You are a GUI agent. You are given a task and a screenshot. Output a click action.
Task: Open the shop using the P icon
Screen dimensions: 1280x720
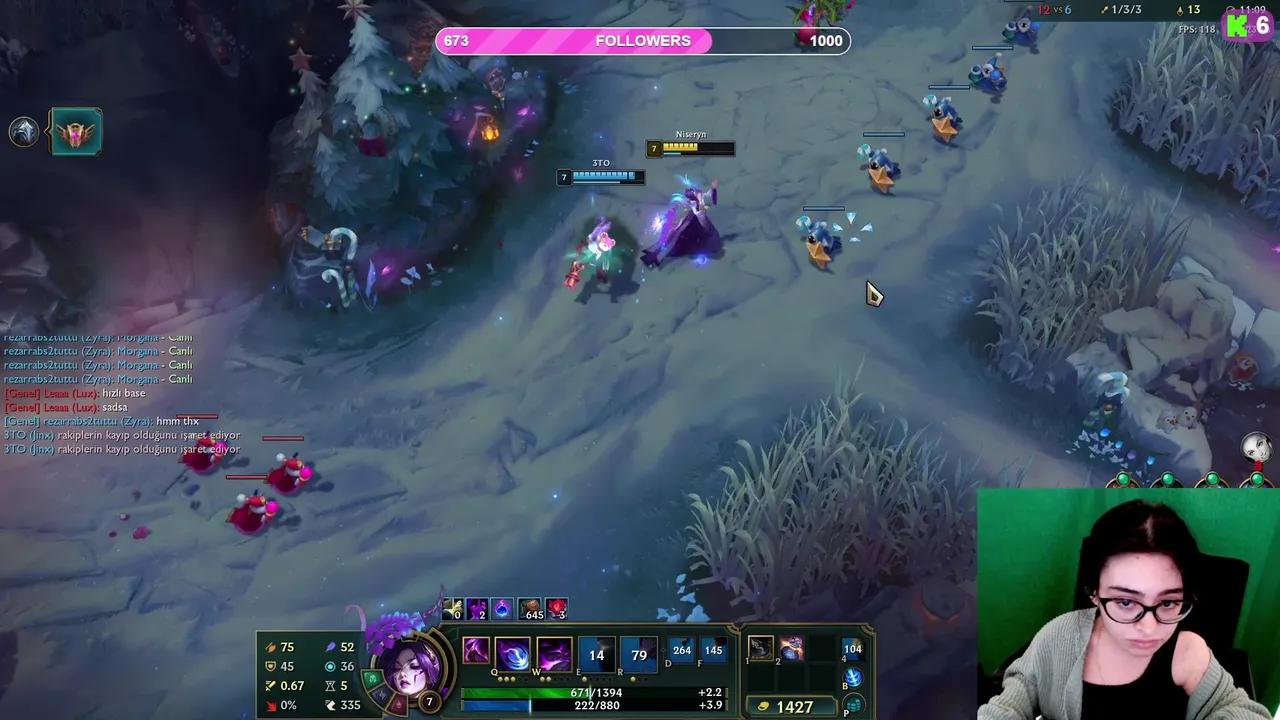click(x=856, y=706)
